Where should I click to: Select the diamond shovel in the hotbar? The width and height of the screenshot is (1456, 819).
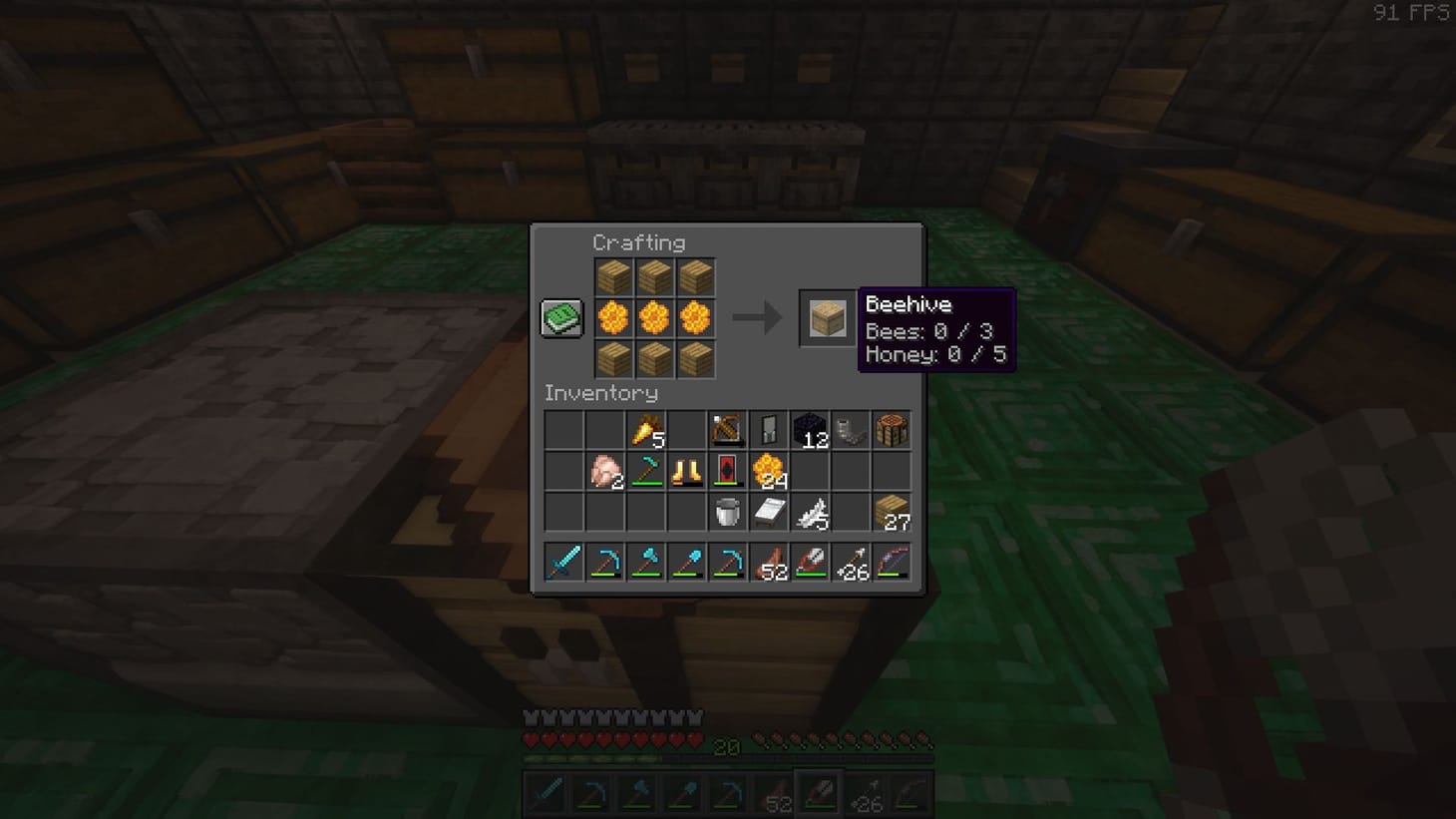click(687, 562)
